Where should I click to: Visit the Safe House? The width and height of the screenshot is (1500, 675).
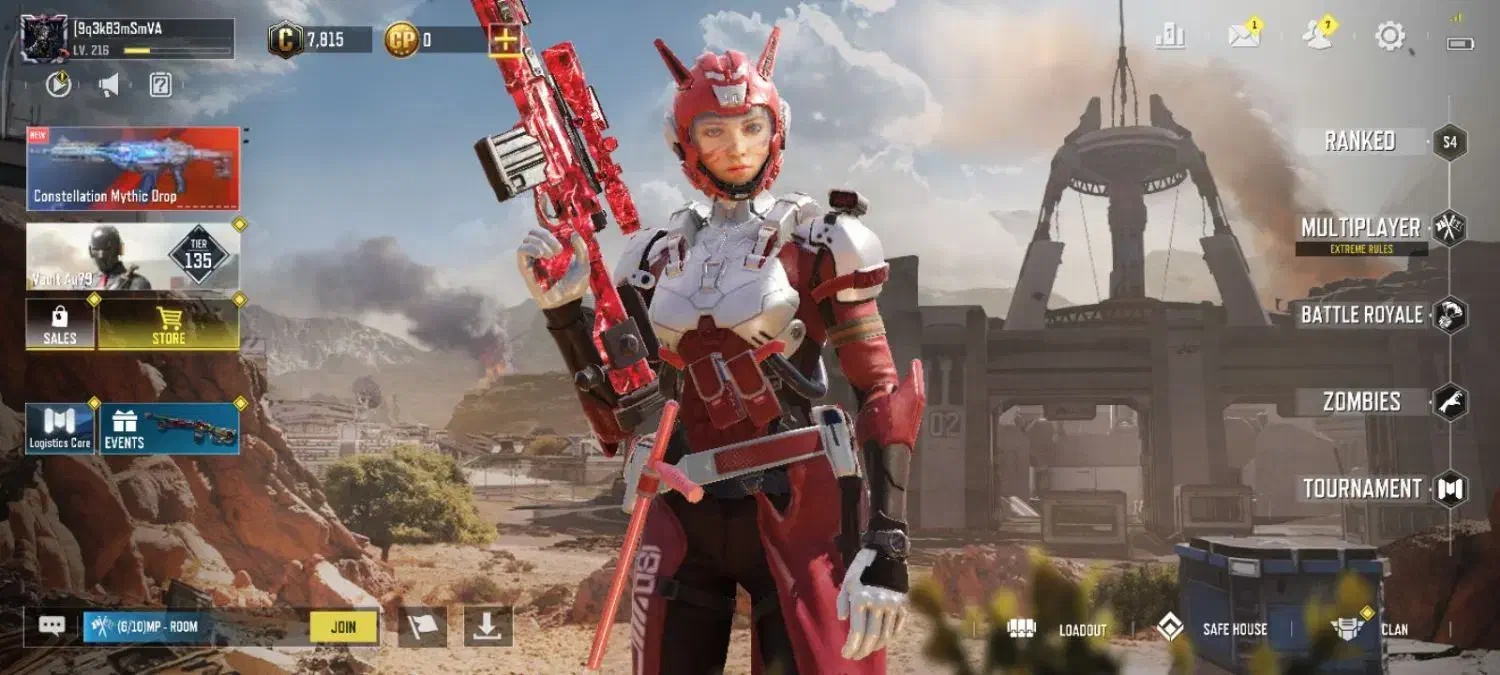pyautogui.click(x=1212, y=629)
